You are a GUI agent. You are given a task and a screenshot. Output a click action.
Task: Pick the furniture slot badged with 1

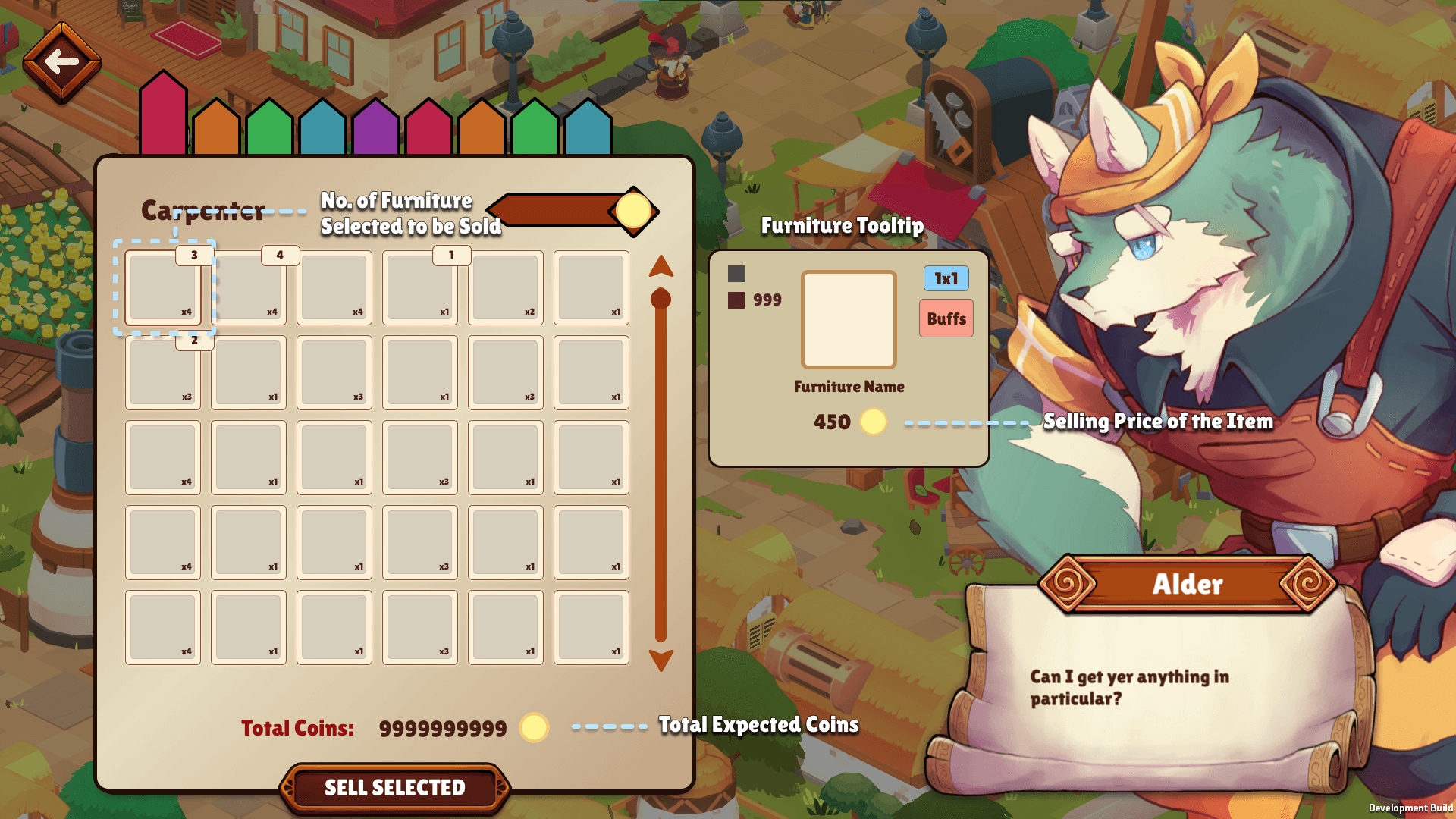pyautogui.click(x=420, y=288)
